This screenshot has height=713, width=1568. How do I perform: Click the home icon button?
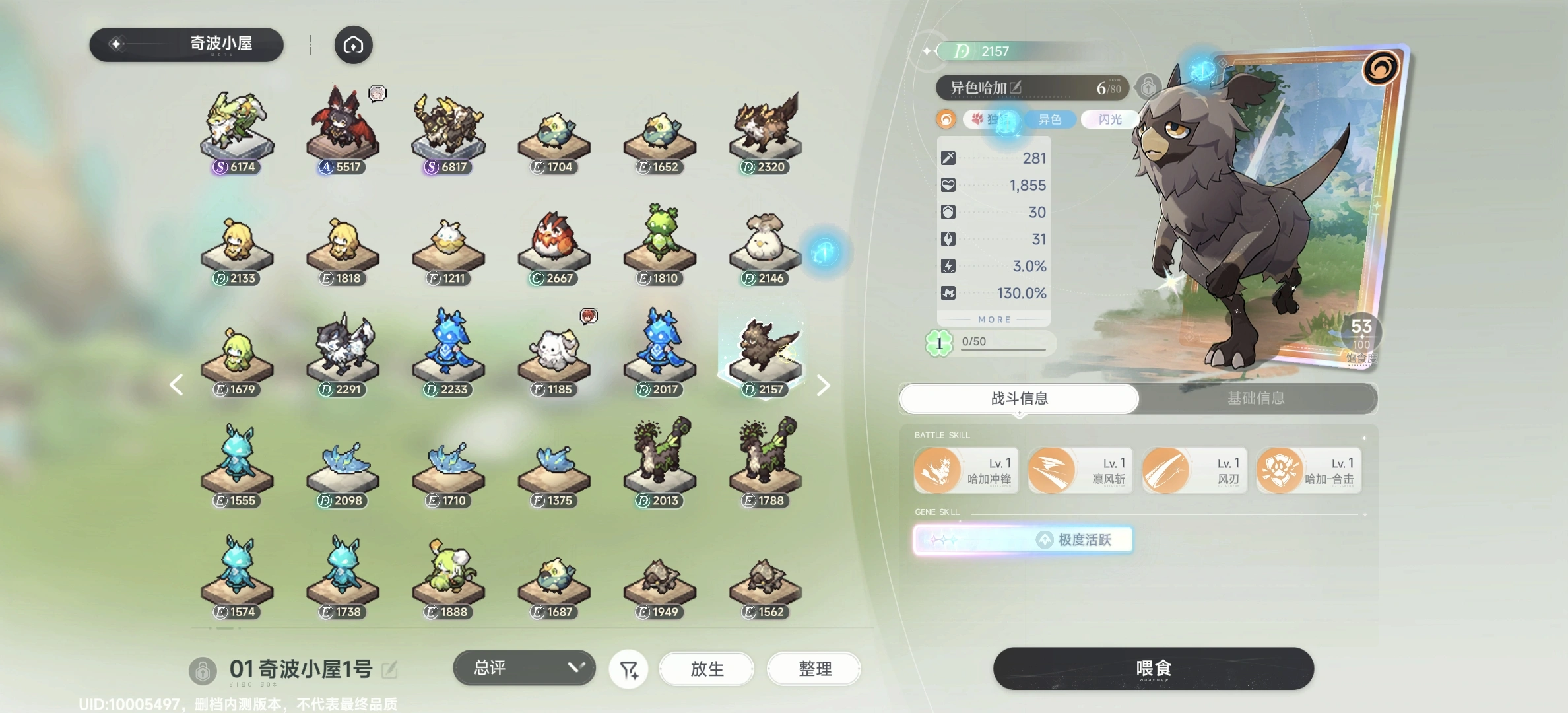tap(353, 45)
